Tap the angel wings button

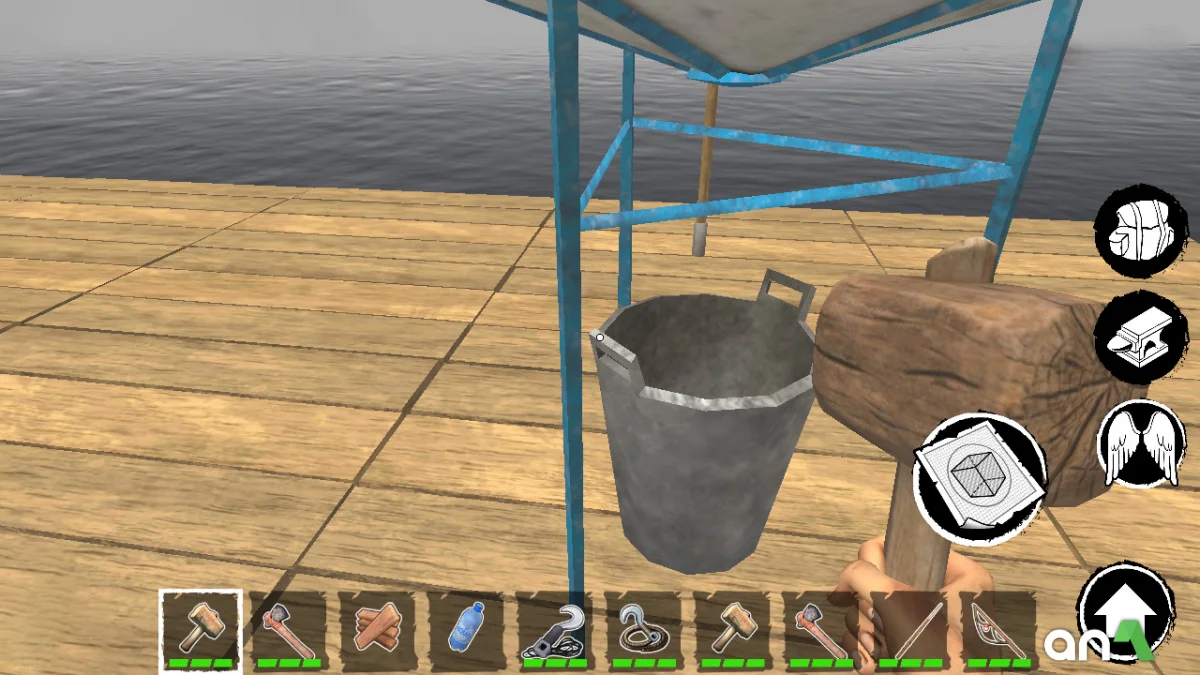[x=1141, y=443]
